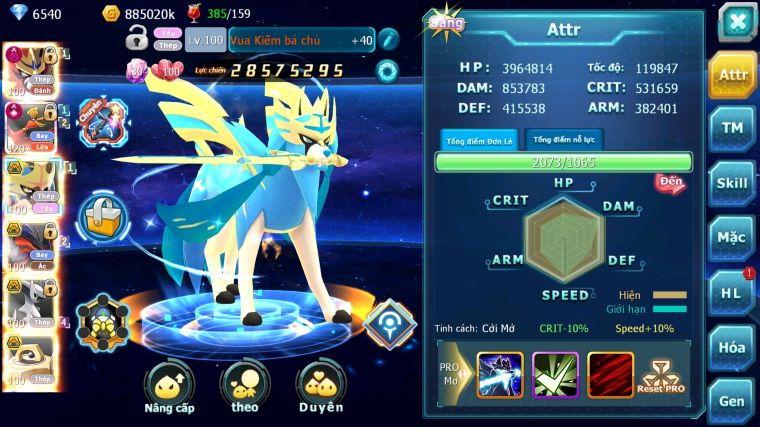Screen dimensions: 760x427
Task: Select the red slash skill icon
Action: [x=609, y=370]
